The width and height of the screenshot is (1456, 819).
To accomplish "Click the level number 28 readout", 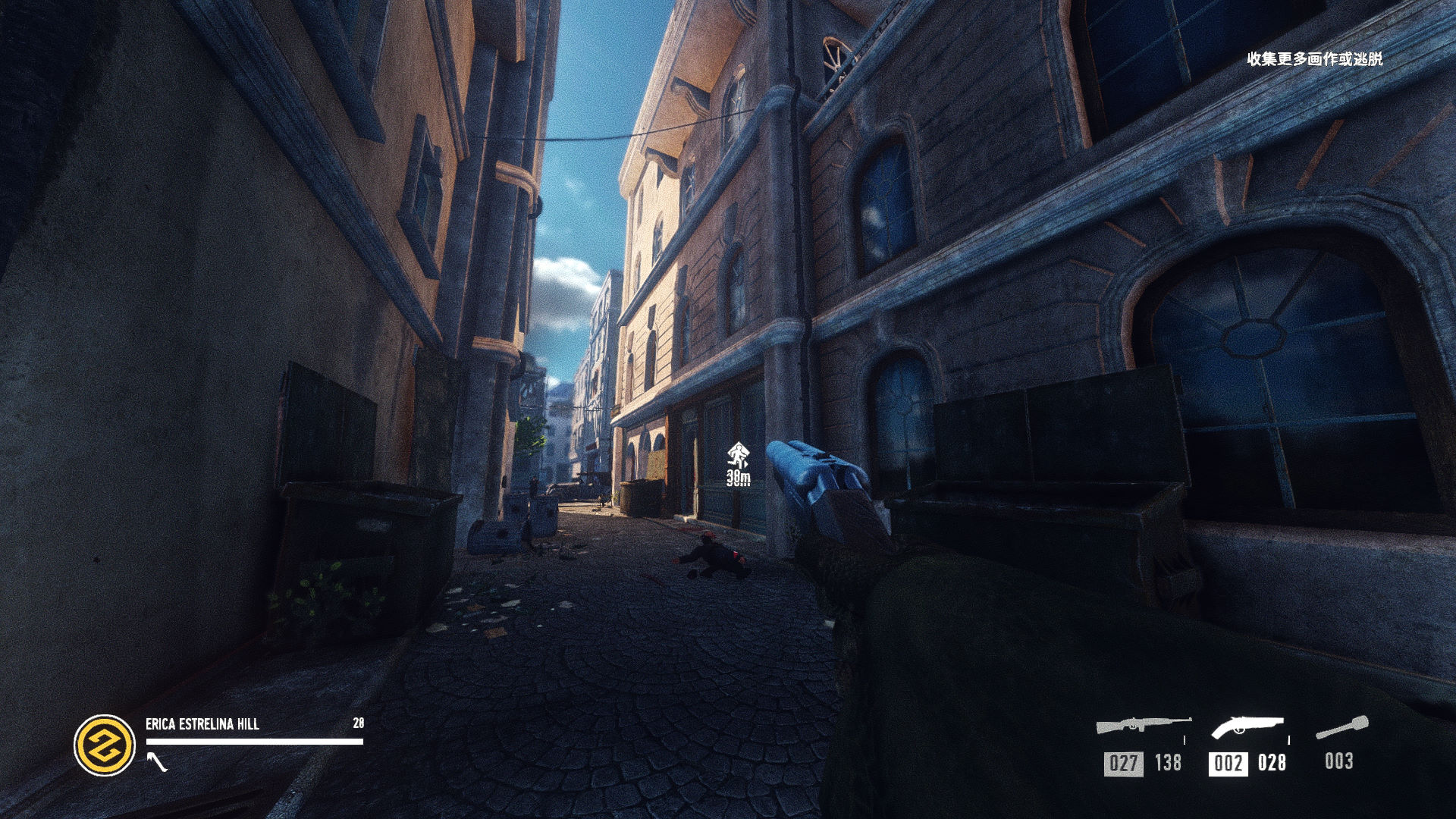I will (359, 724).
